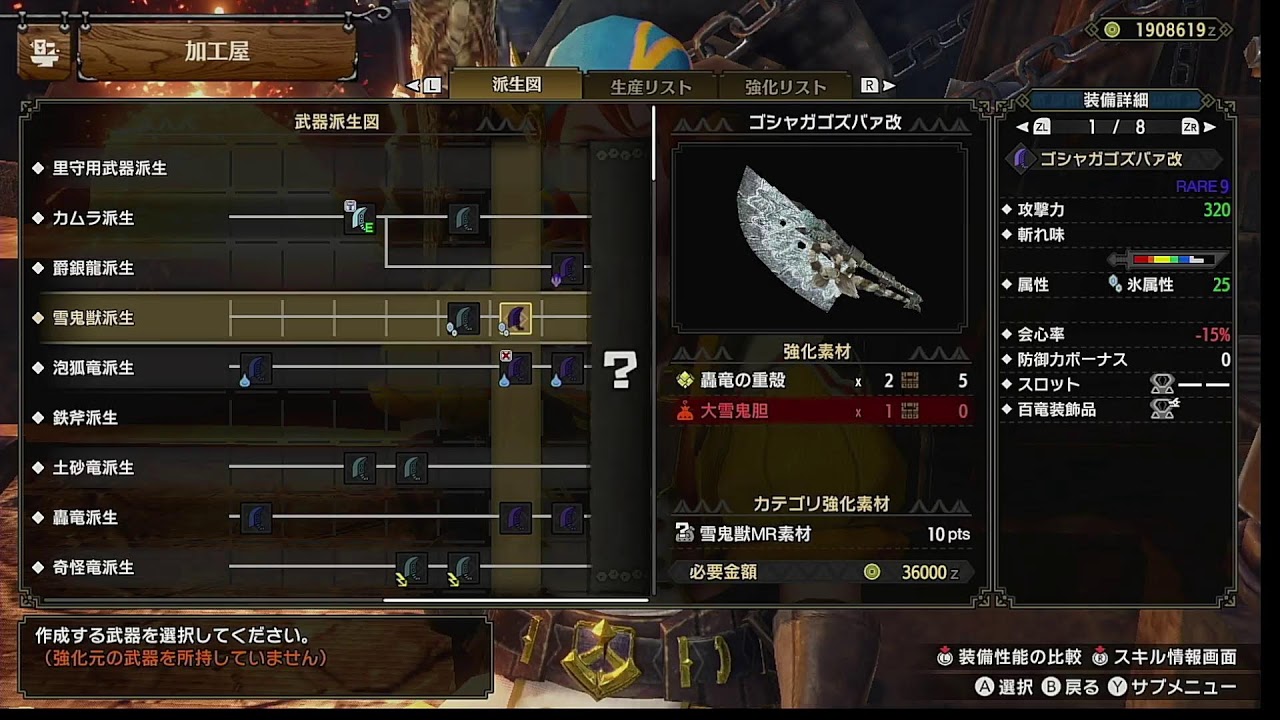Select the 土砂竜派生 tree row
The image size is (1280, 720).
tap(93, 468)
